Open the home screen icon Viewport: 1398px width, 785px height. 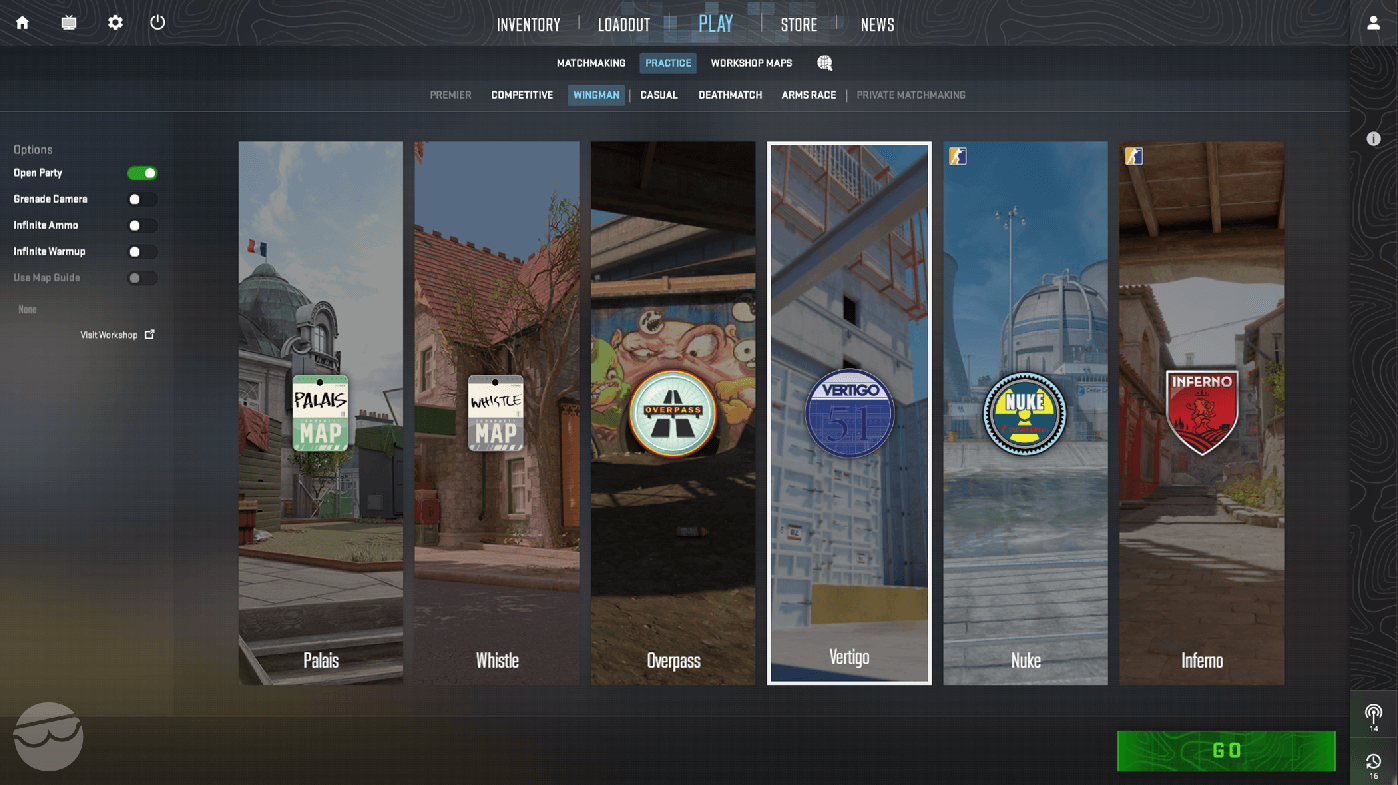22,21
